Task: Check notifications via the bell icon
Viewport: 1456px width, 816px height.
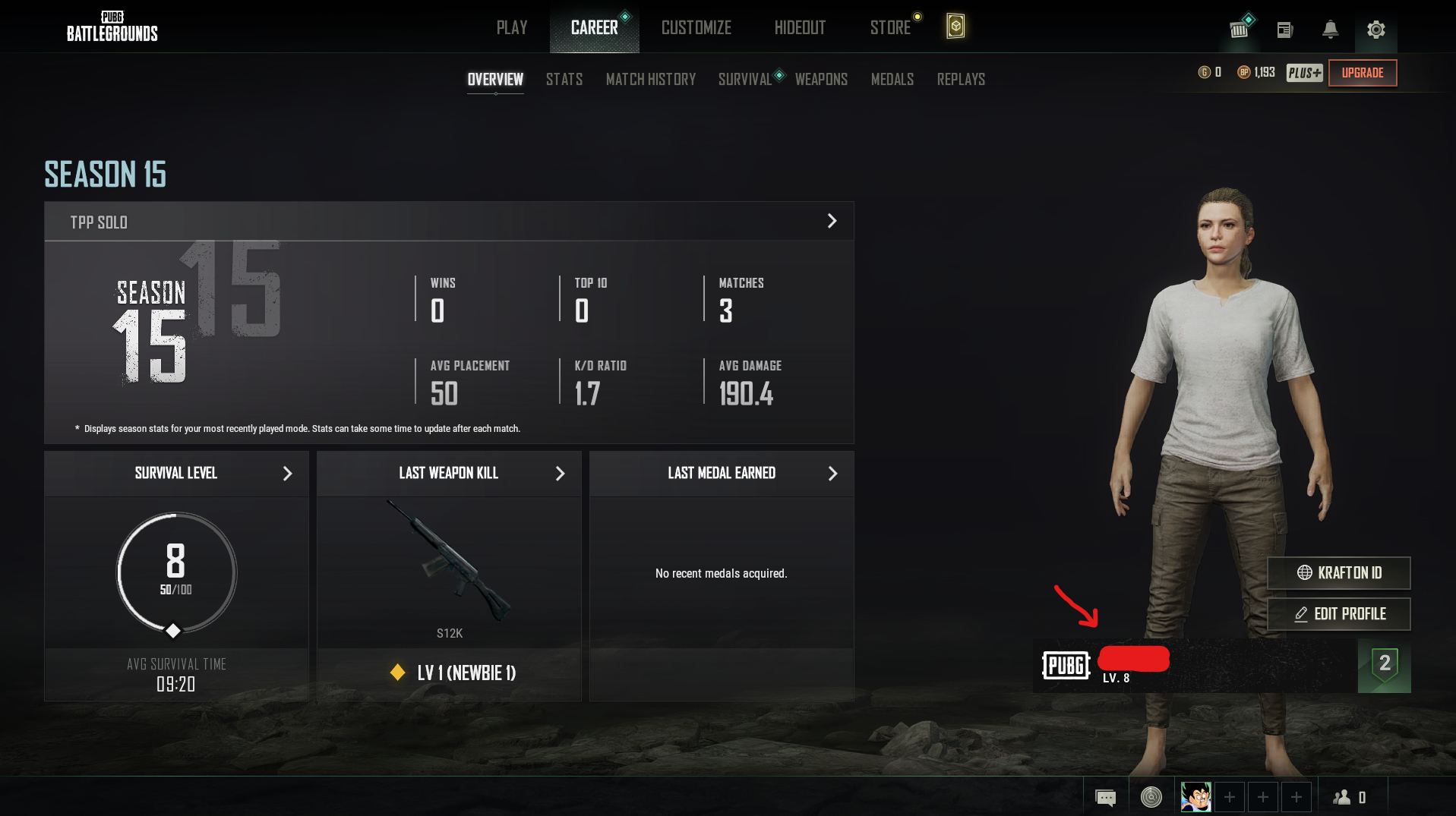Action: coord(1330,29)
